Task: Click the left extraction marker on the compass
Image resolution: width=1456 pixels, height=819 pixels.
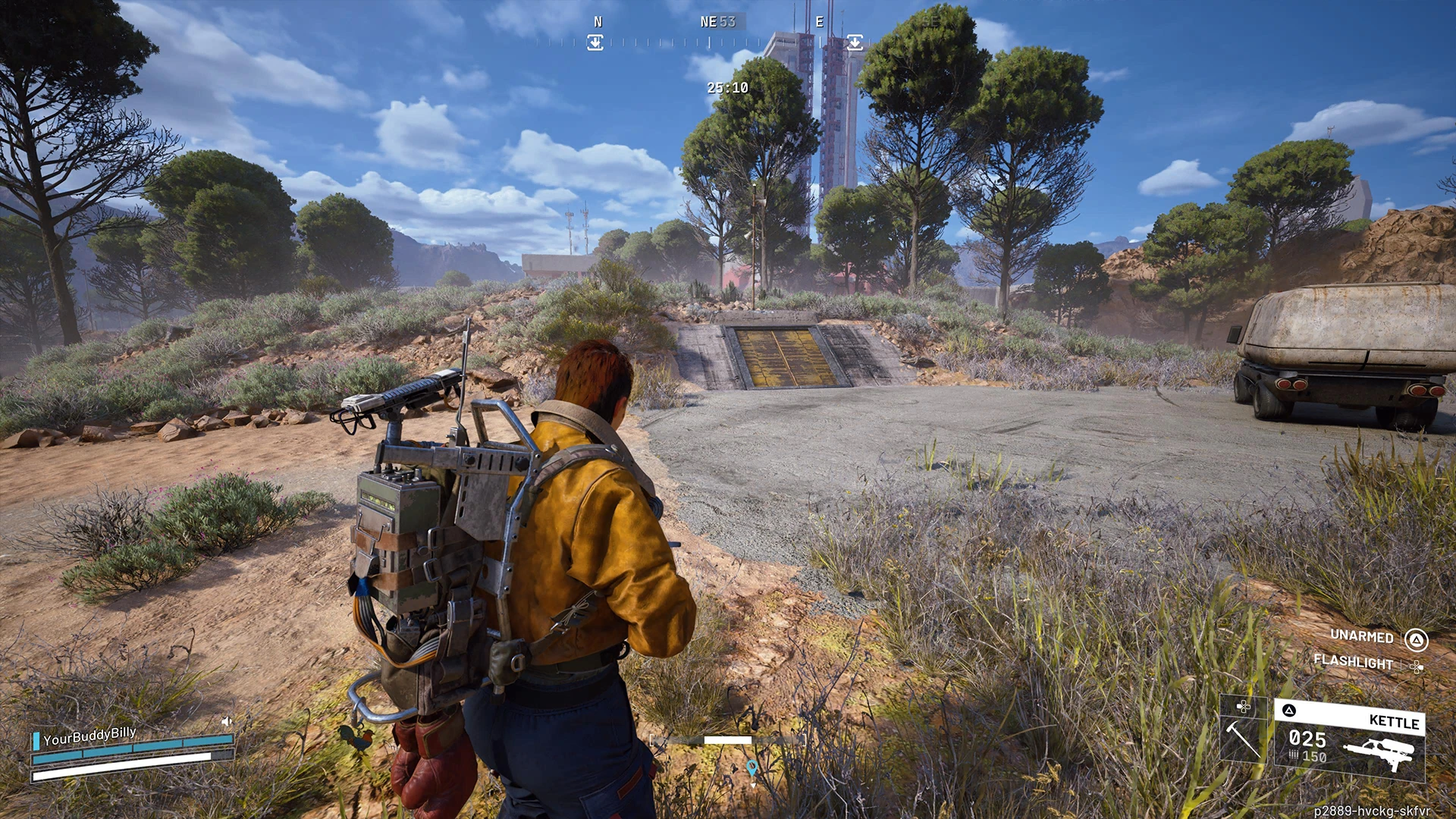Action: pos(595,42)
